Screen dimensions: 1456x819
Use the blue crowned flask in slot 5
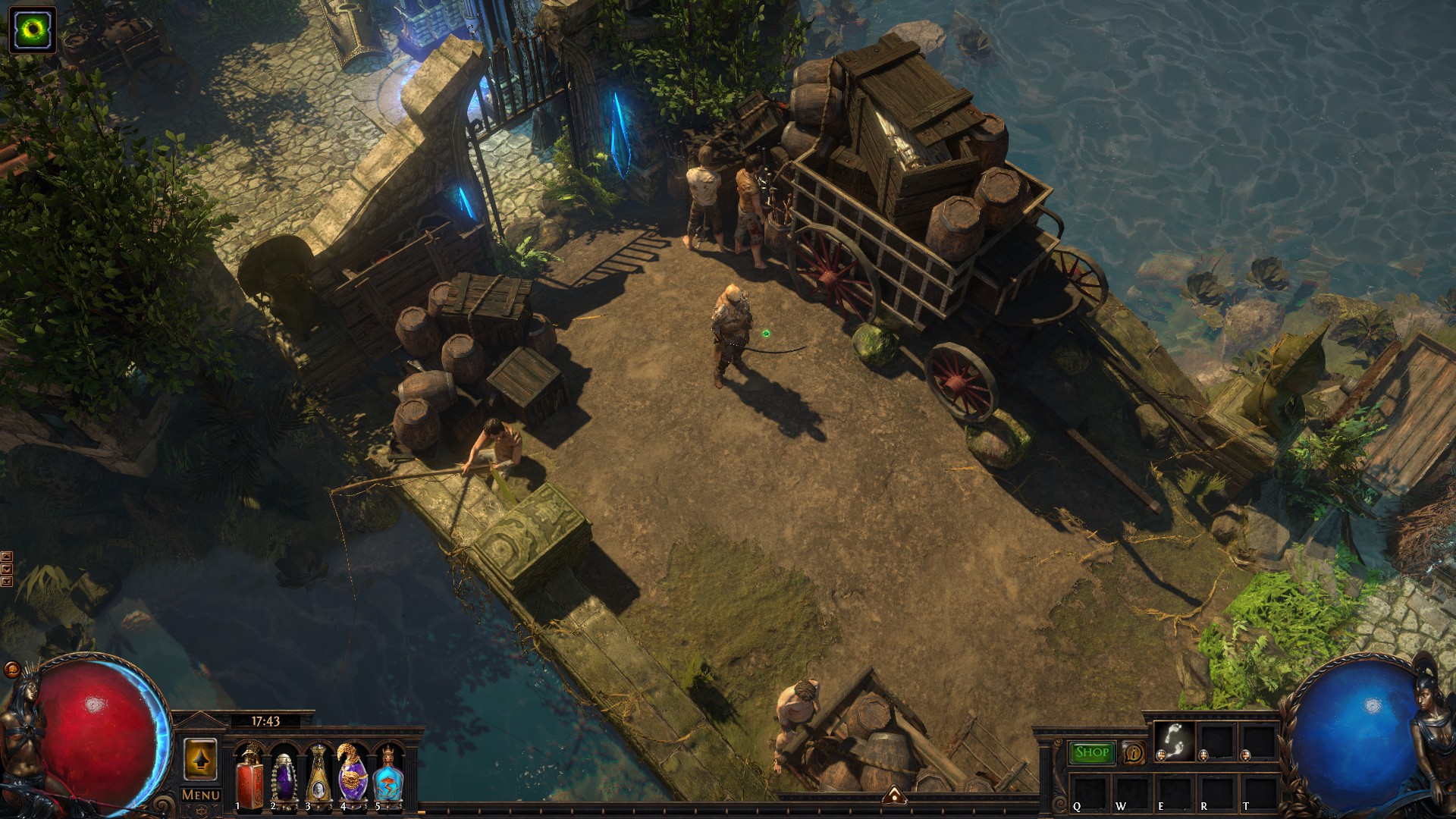pos(387,777)
